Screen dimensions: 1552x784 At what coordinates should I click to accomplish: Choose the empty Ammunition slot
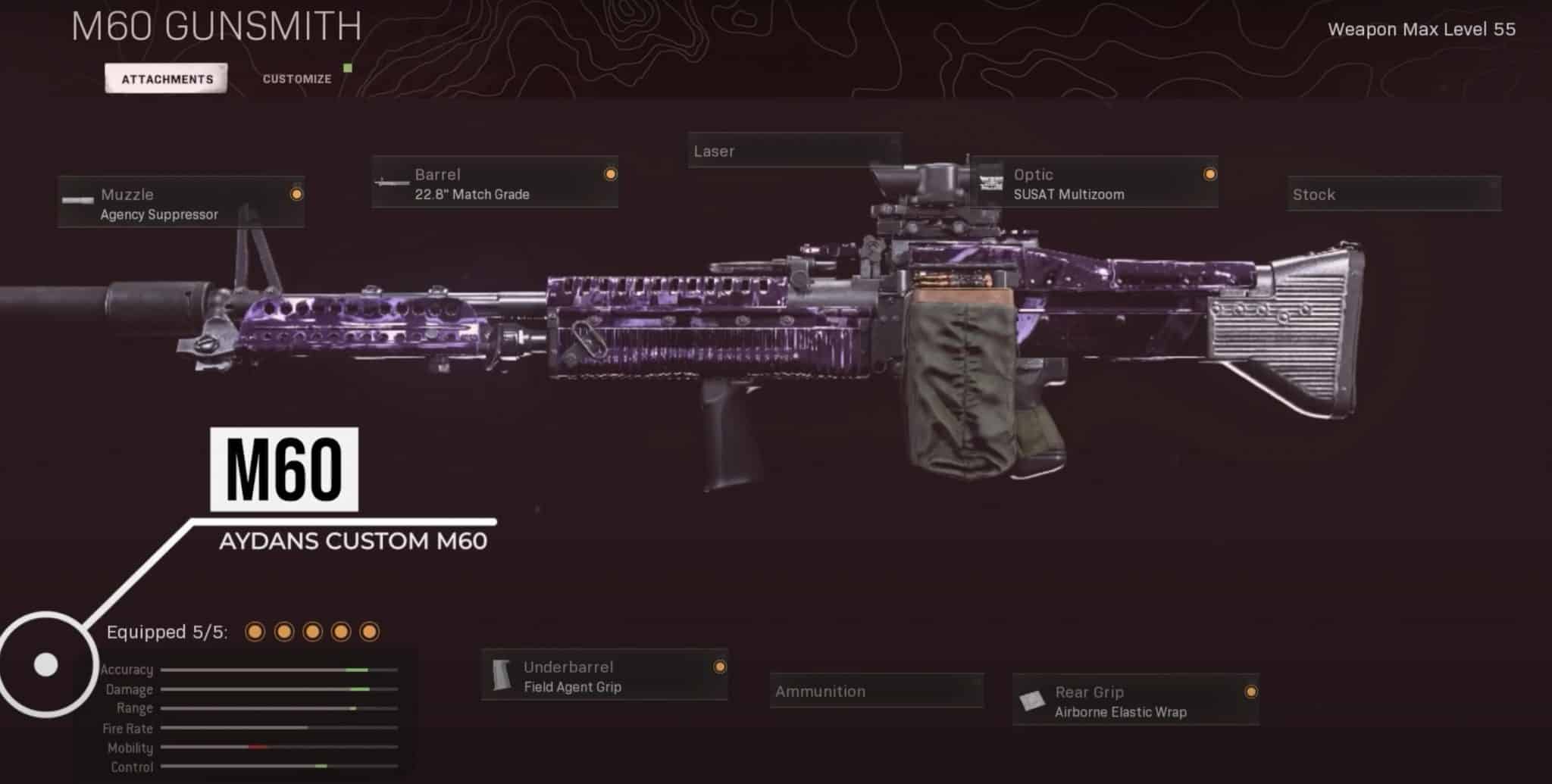tap(877, 691)
